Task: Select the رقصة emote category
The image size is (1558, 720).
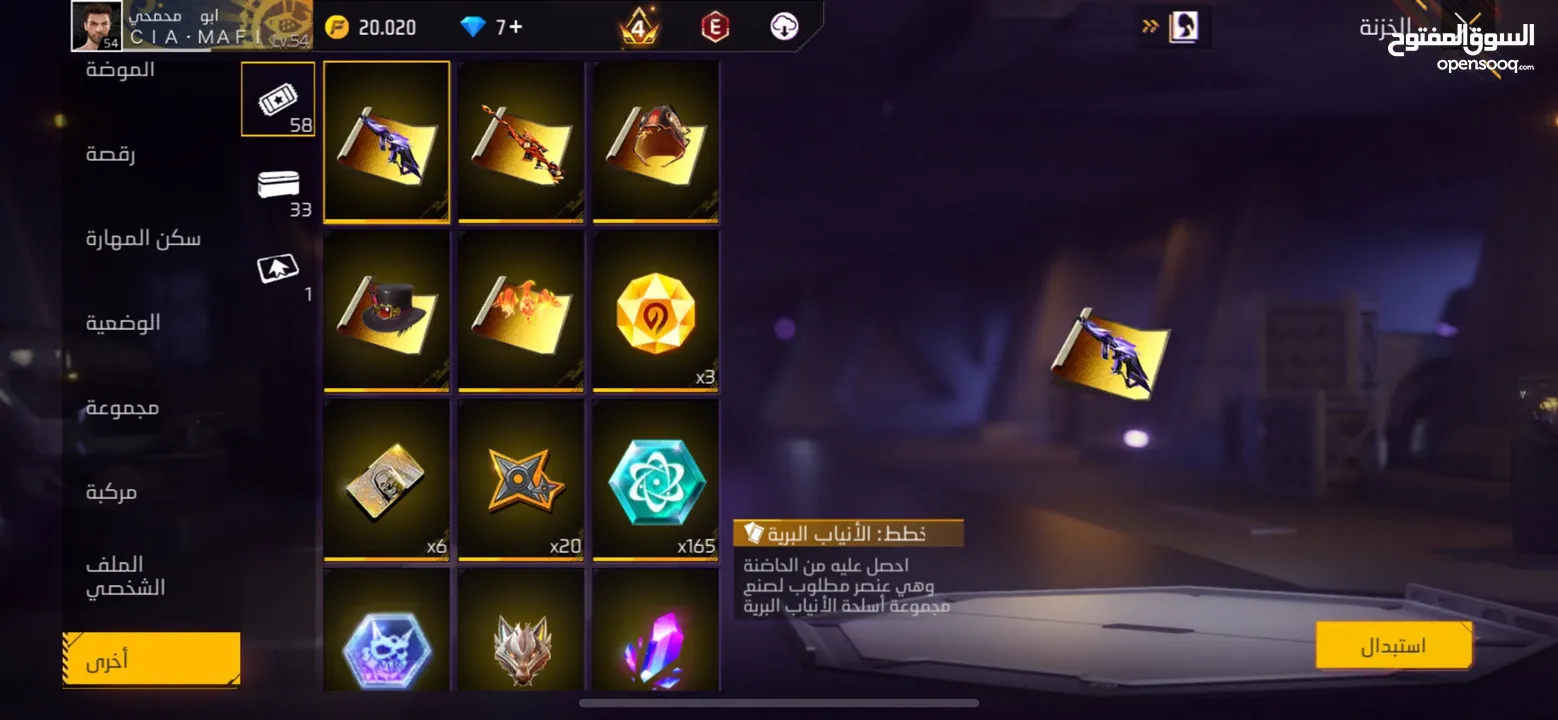Action: (110, 154)
